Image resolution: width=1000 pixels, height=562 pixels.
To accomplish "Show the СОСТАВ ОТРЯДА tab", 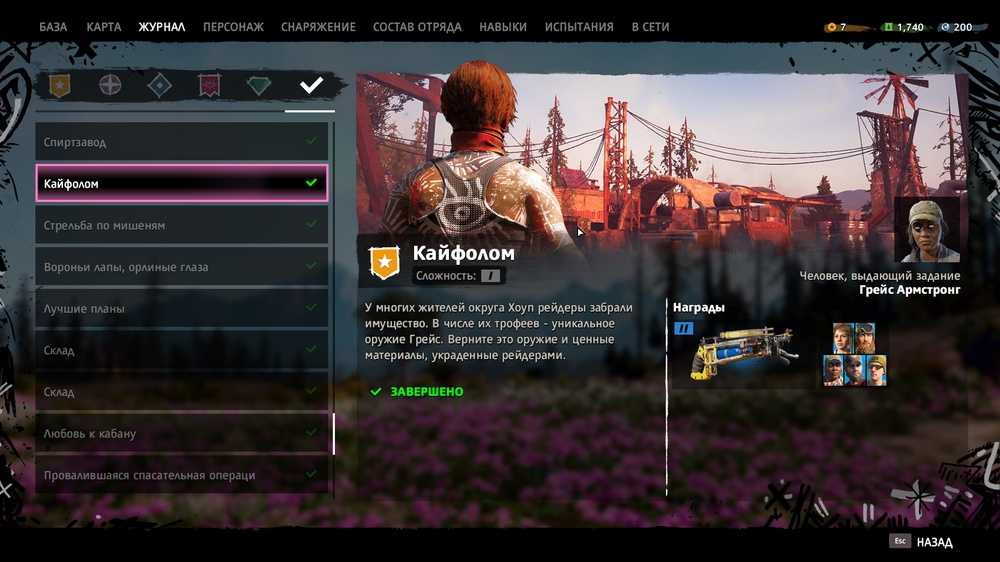I will tap(417, 27).
